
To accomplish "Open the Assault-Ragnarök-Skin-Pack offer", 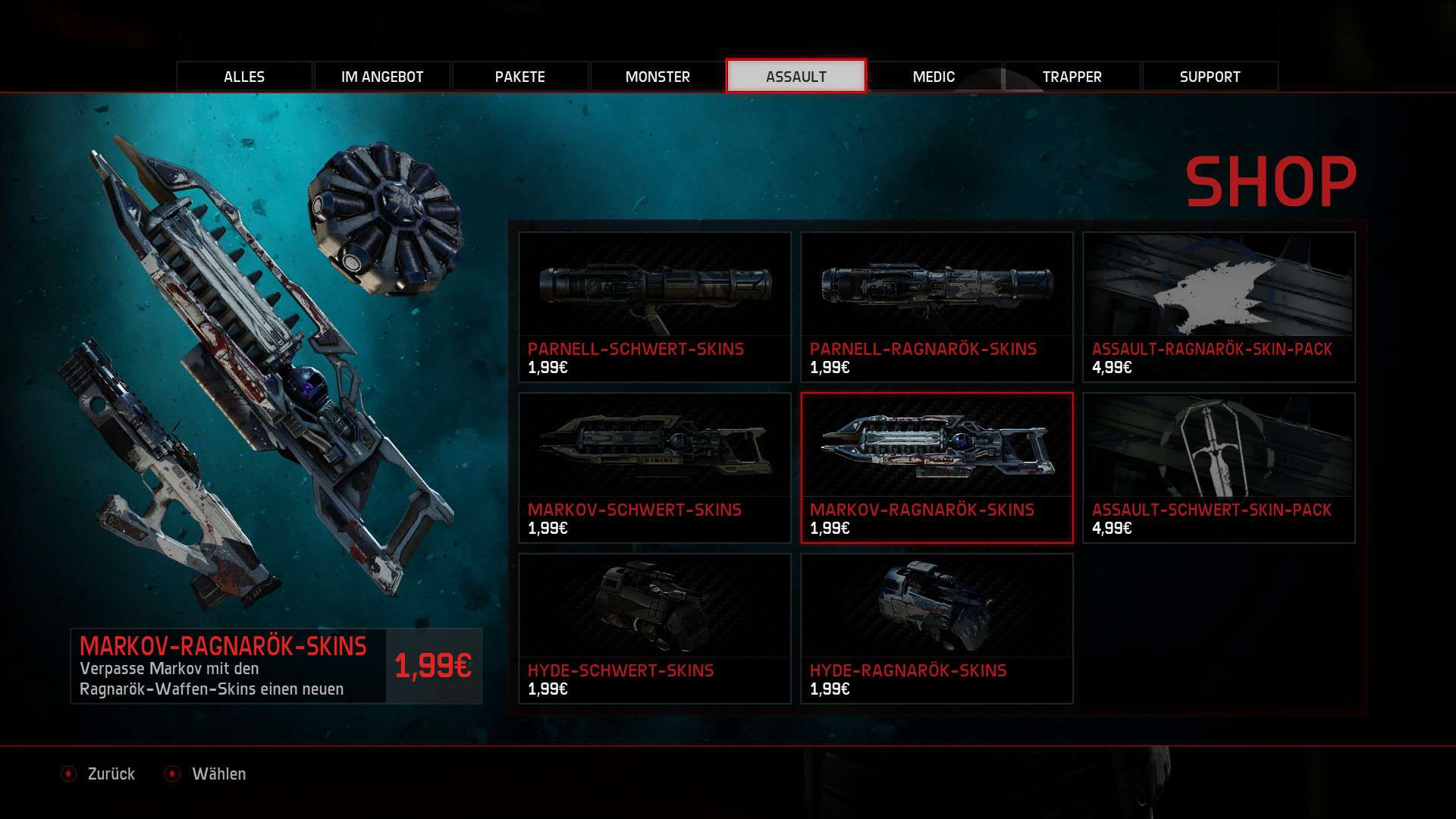I will [1219, 306].
